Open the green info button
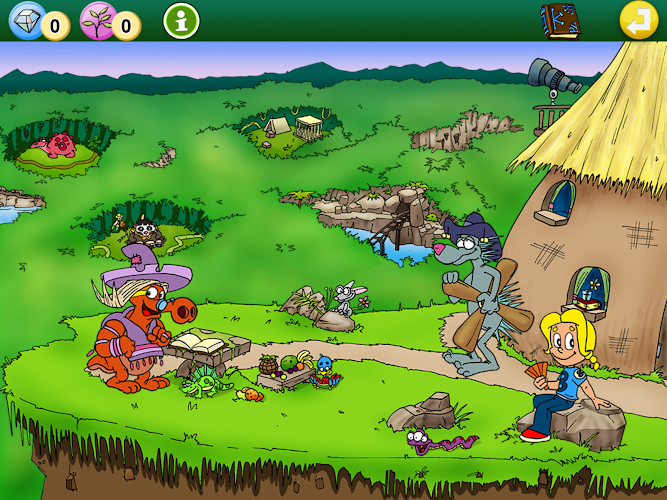This screenshot has width=667, height=500. pos(181,20)
